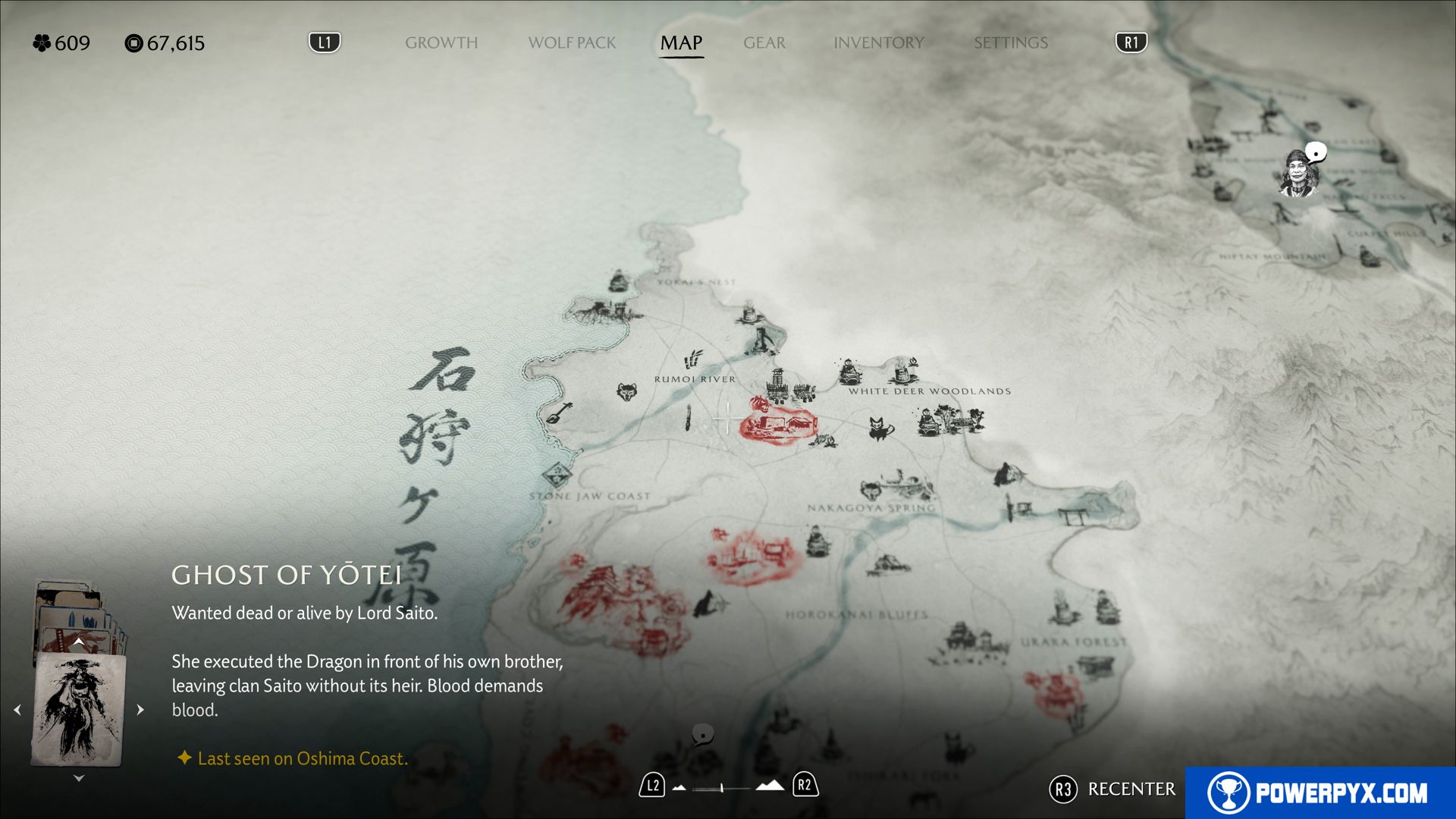
Task: Select the shamisen marker on the coast
Action: [560, 413]
